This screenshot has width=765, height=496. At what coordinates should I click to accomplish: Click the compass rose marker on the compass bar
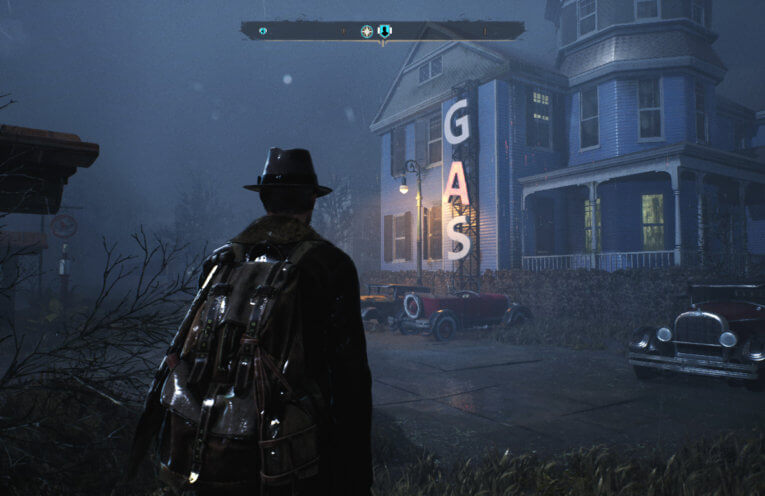coord(367,31)
